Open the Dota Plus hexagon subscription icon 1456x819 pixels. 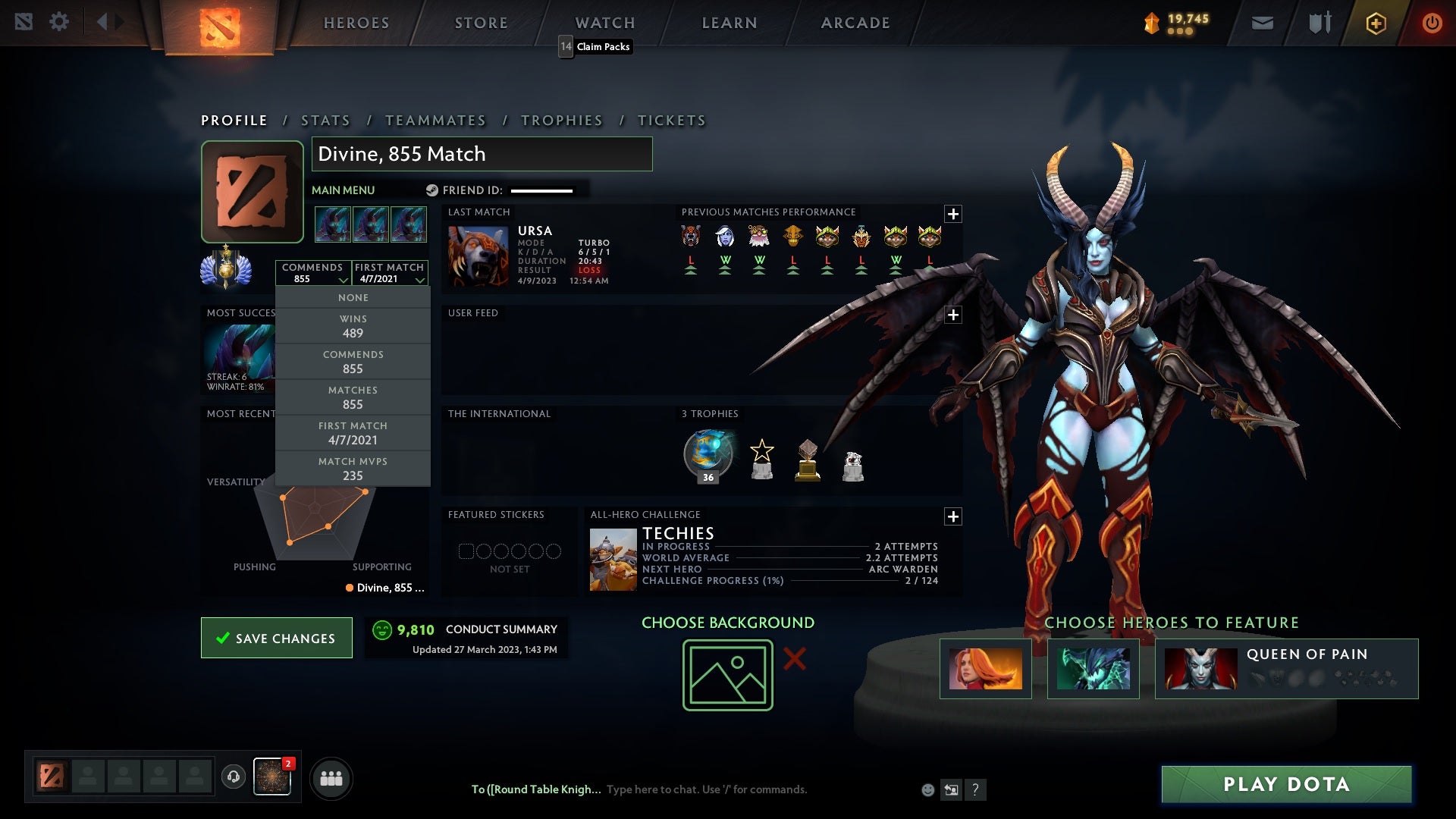(x=1375, y=23)
